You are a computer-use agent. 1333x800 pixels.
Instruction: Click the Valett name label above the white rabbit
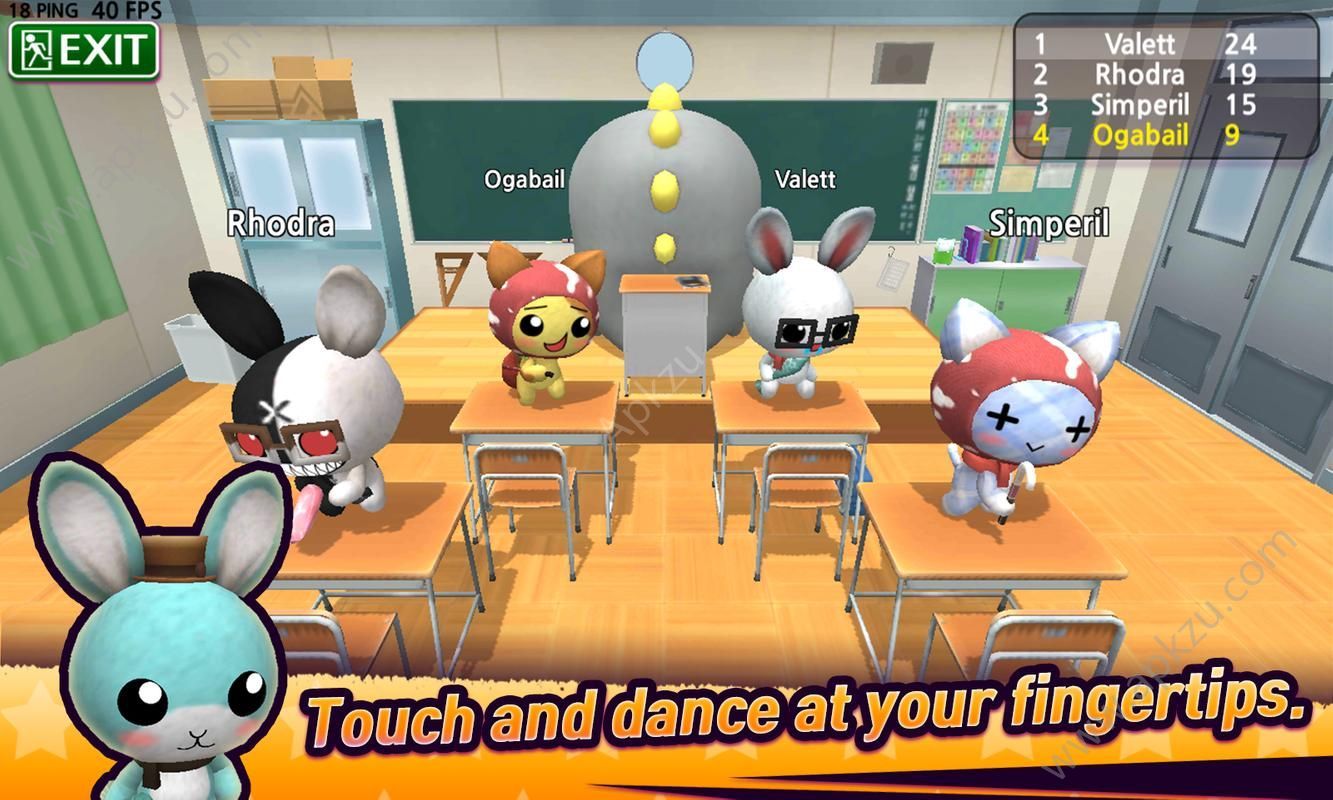point(807,180)
